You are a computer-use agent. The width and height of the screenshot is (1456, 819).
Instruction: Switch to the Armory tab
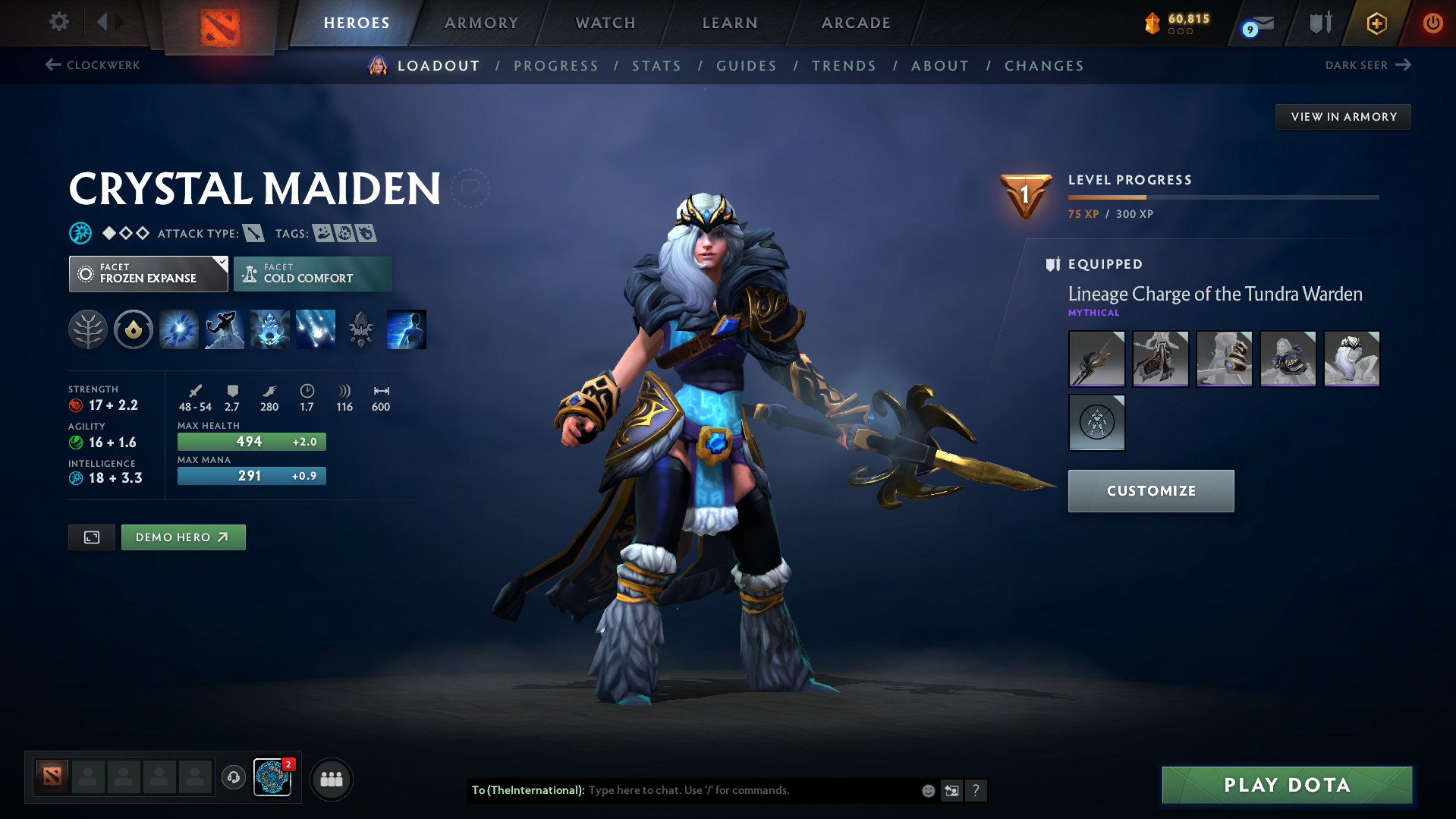[x=481, y=23]
